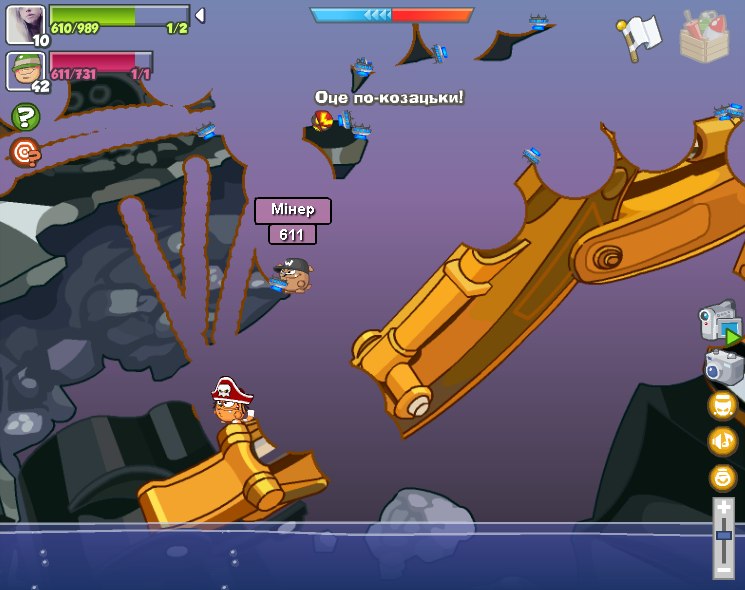Click the orange button above the zoom slider
The image size is (745, 590).
click(723, 477)
